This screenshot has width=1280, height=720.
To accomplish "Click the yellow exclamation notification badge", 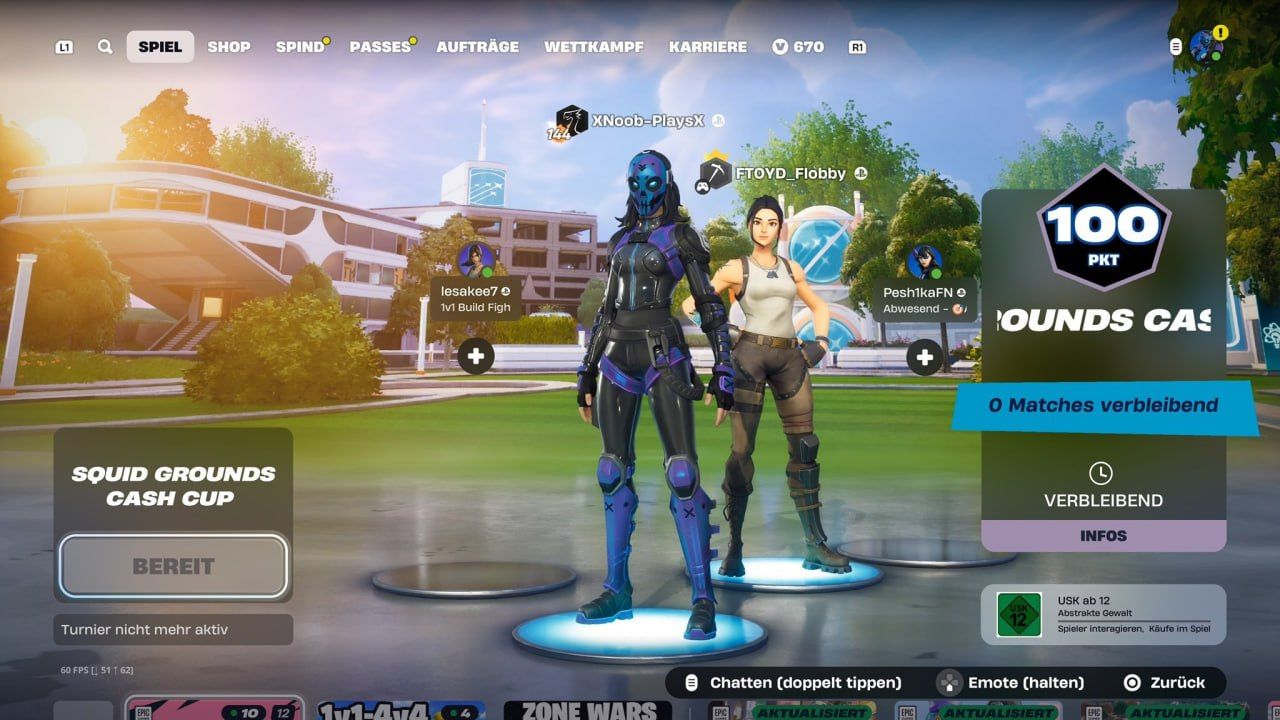I will [1219, 30].
